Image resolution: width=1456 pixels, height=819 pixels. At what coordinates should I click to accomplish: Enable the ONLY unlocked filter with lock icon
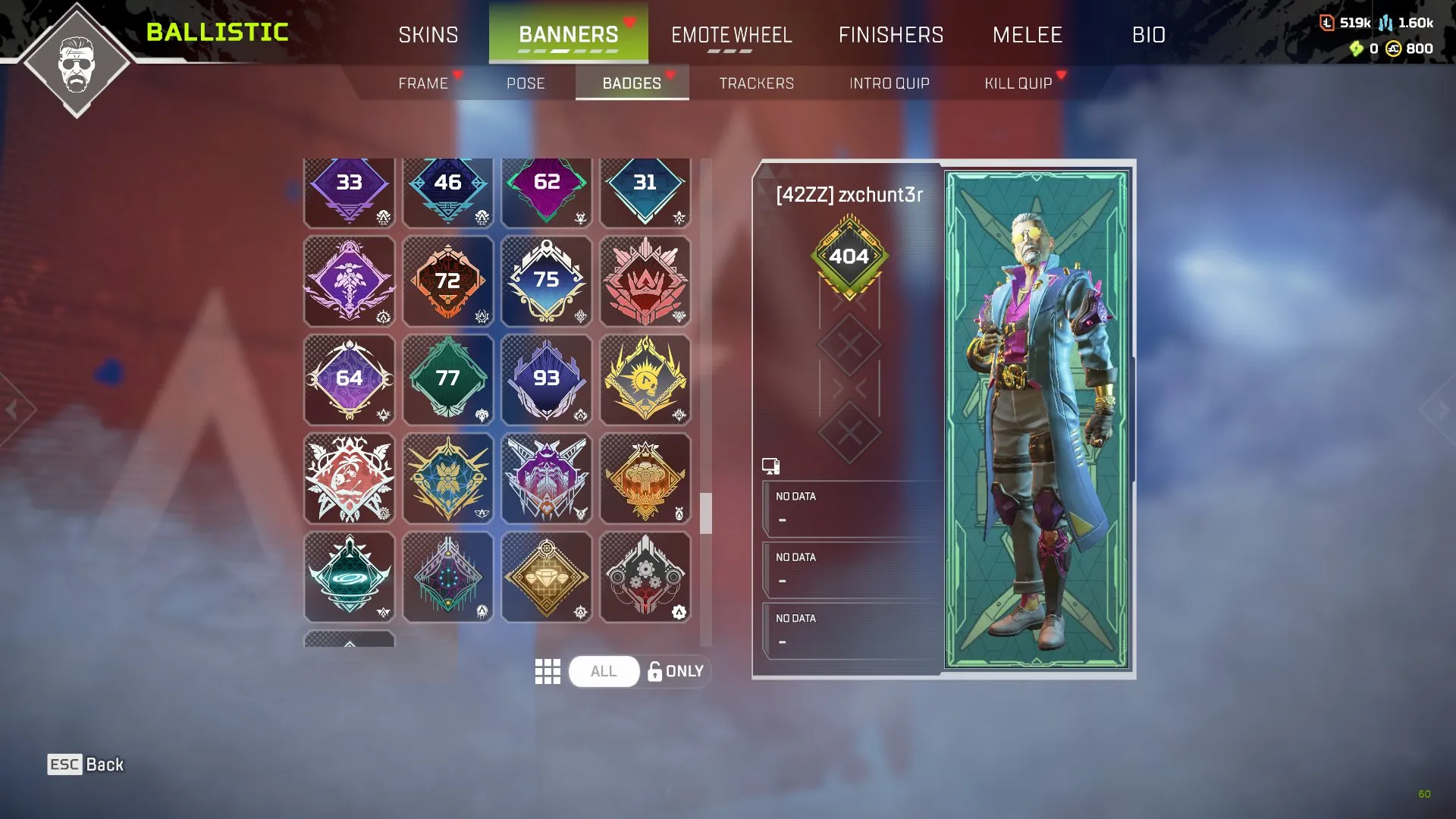(675, 671)
